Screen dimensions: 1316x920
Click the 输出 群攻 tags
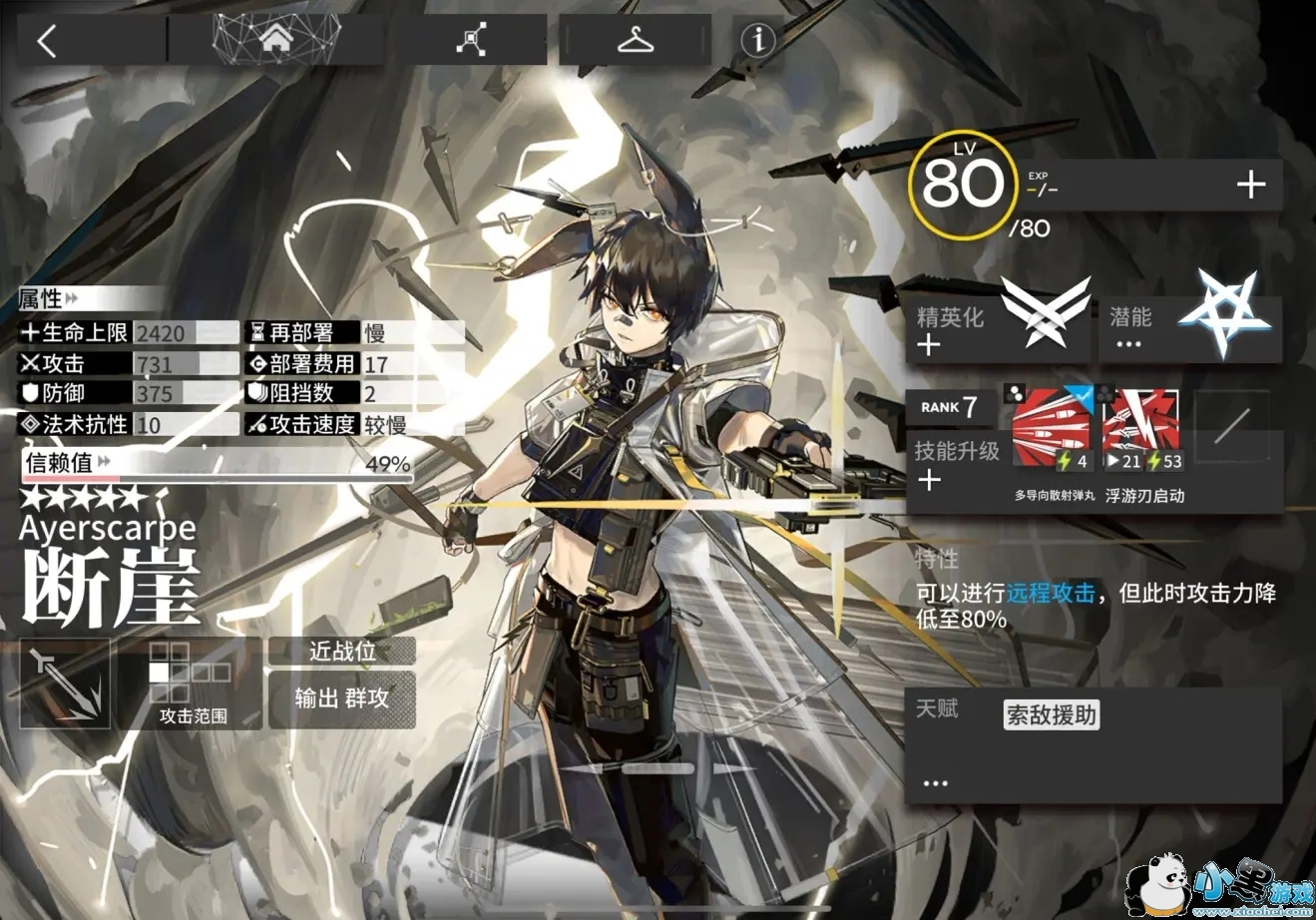click(x=342, y=697)
